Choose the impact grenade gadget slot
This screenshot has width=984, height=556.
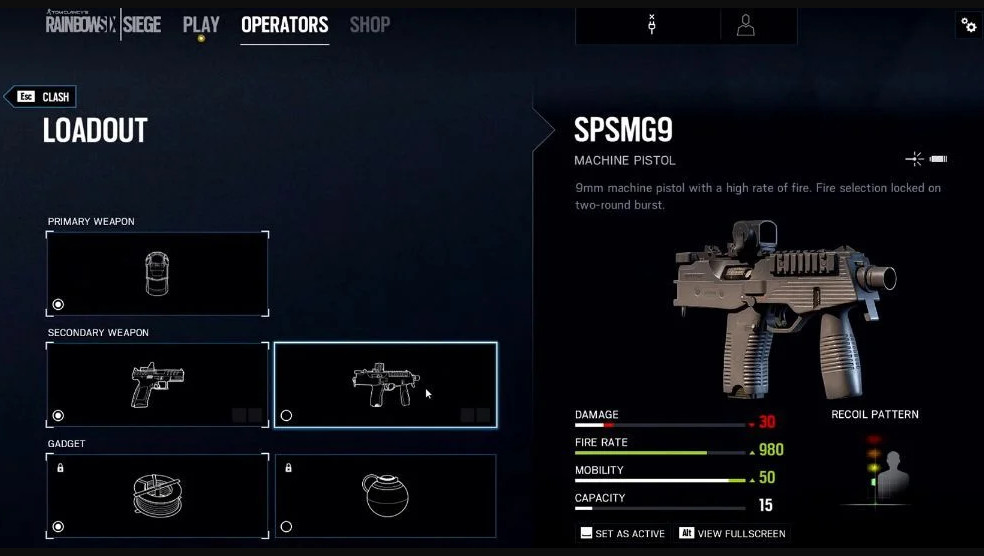click(x=385, y=496)
